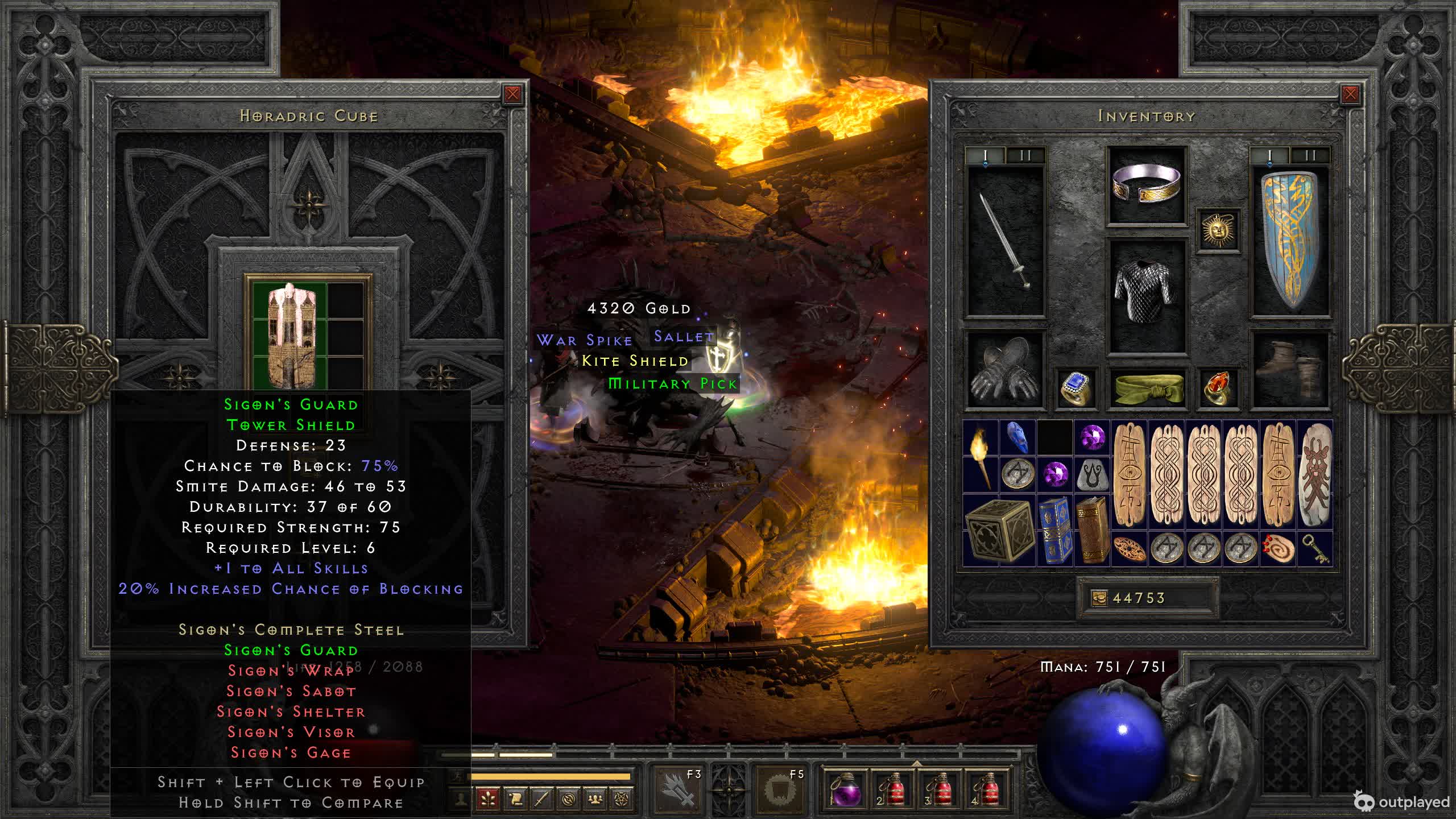Select the blue sapphire ring

point(1076,388)
